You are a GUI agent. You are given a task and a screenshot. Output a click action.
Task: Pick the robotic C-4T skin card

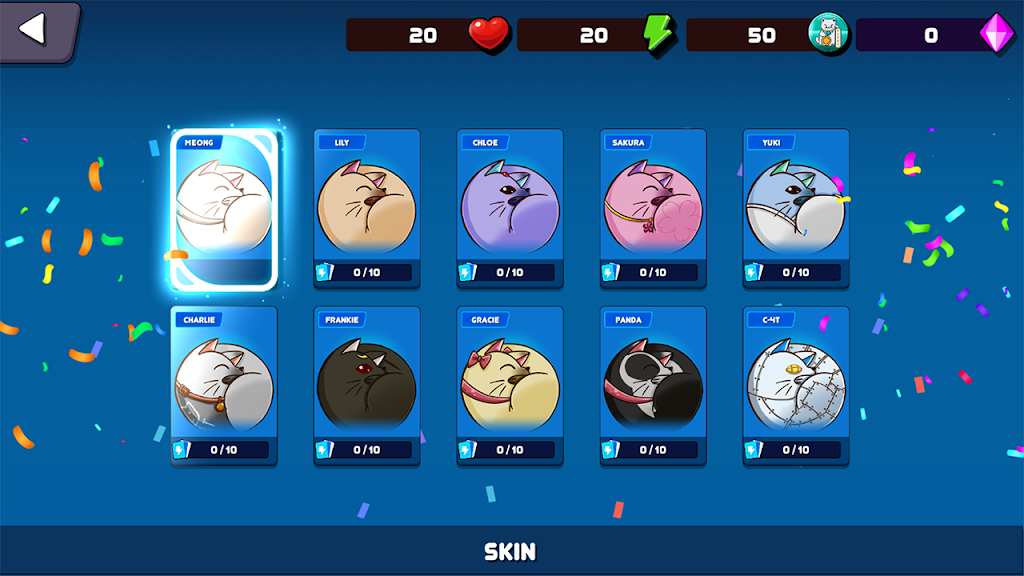(796, 386)
